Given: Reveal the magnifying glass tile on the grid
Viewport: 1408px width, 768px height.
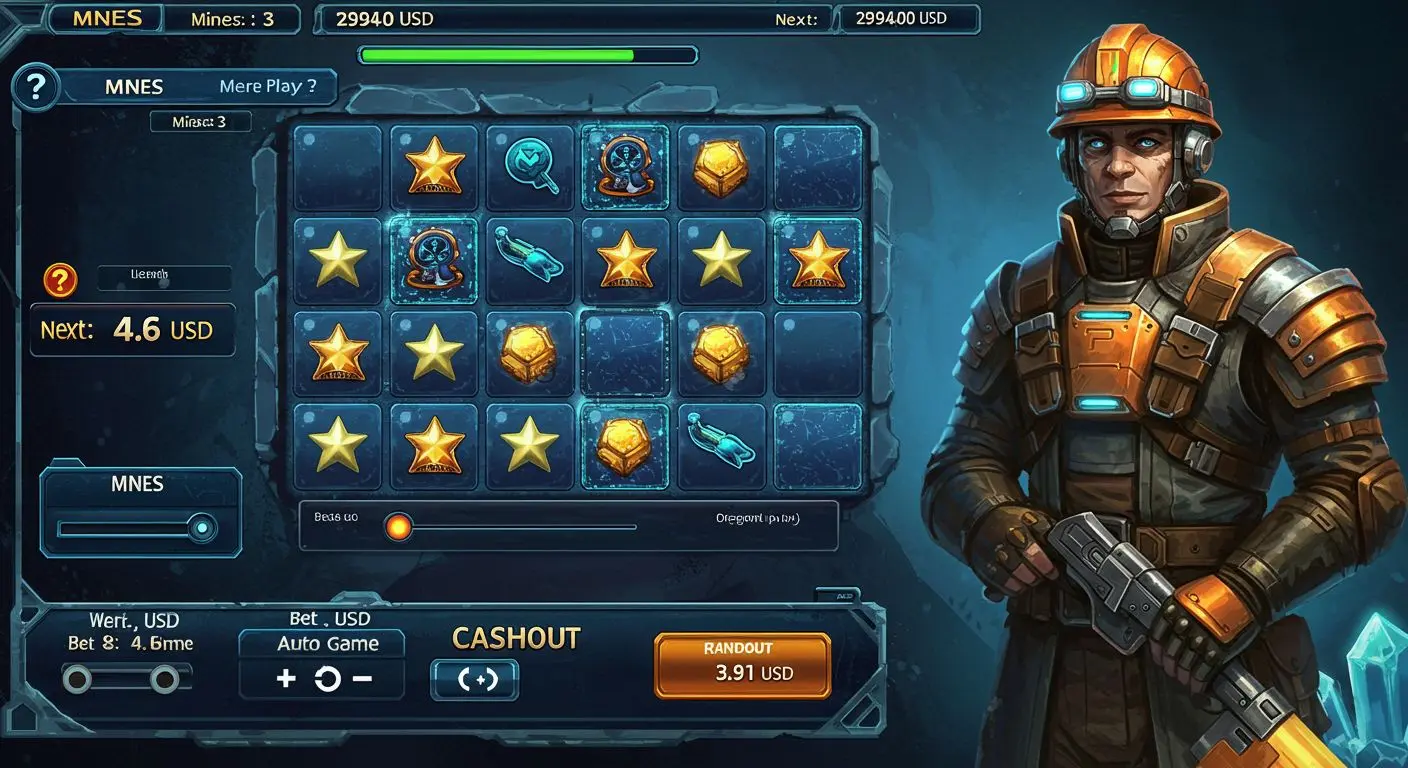Looking at the screenshot, I should pos(530,164).
